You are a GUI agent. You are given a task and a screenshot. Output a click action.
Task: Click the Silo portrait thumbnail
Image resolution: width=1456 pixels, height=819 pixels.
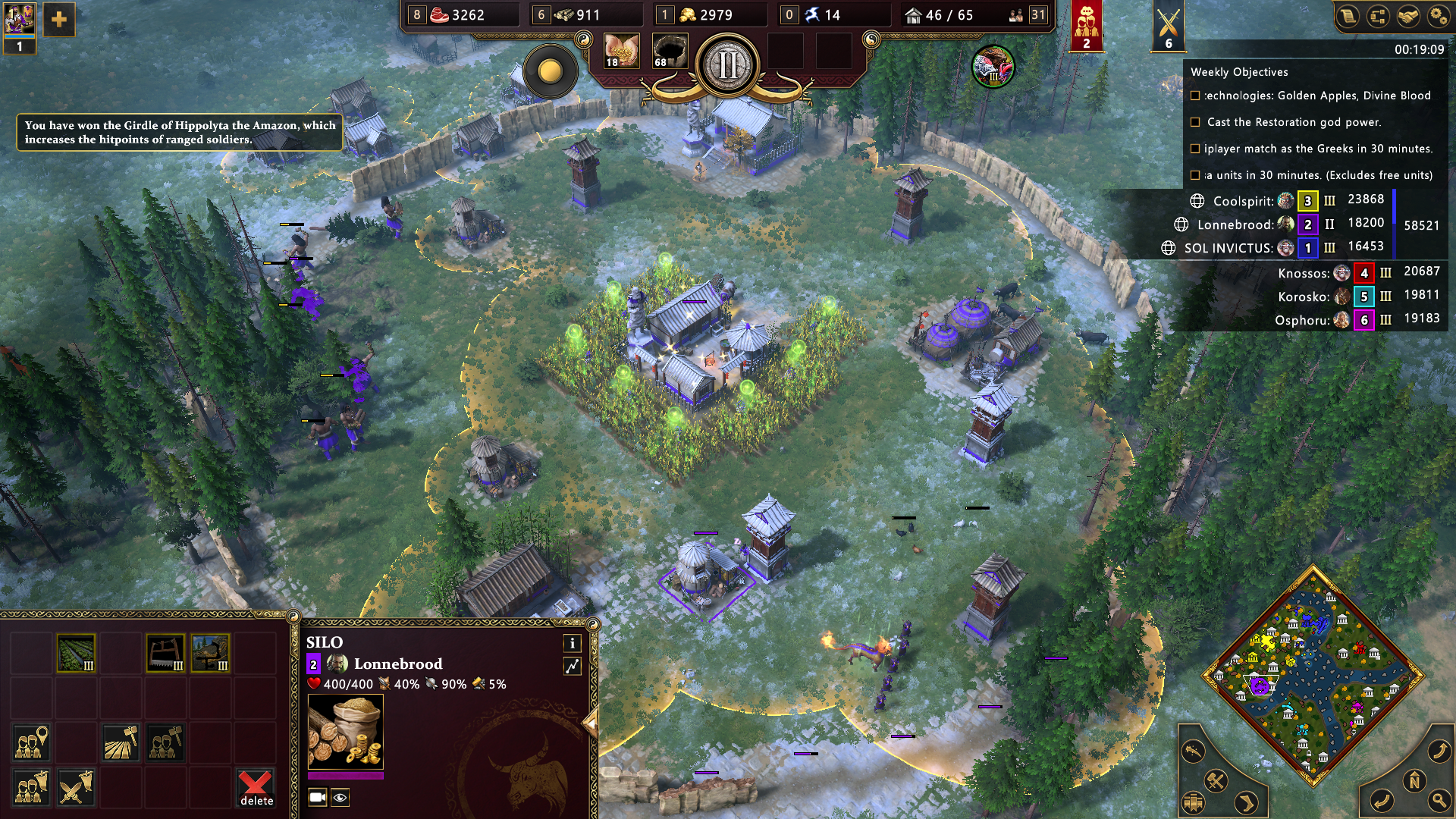[x=345, y=733]
